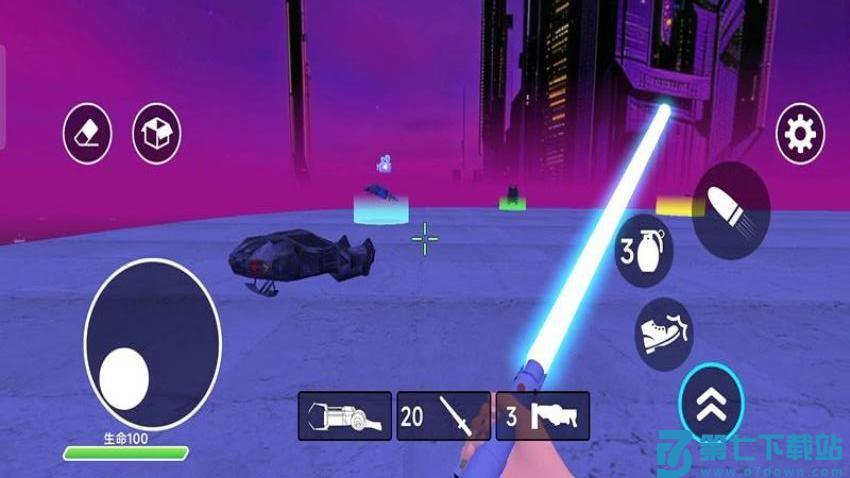Choose the rifle slot showing 3
The height and width of the screenshot is (478, 850).
542,415
